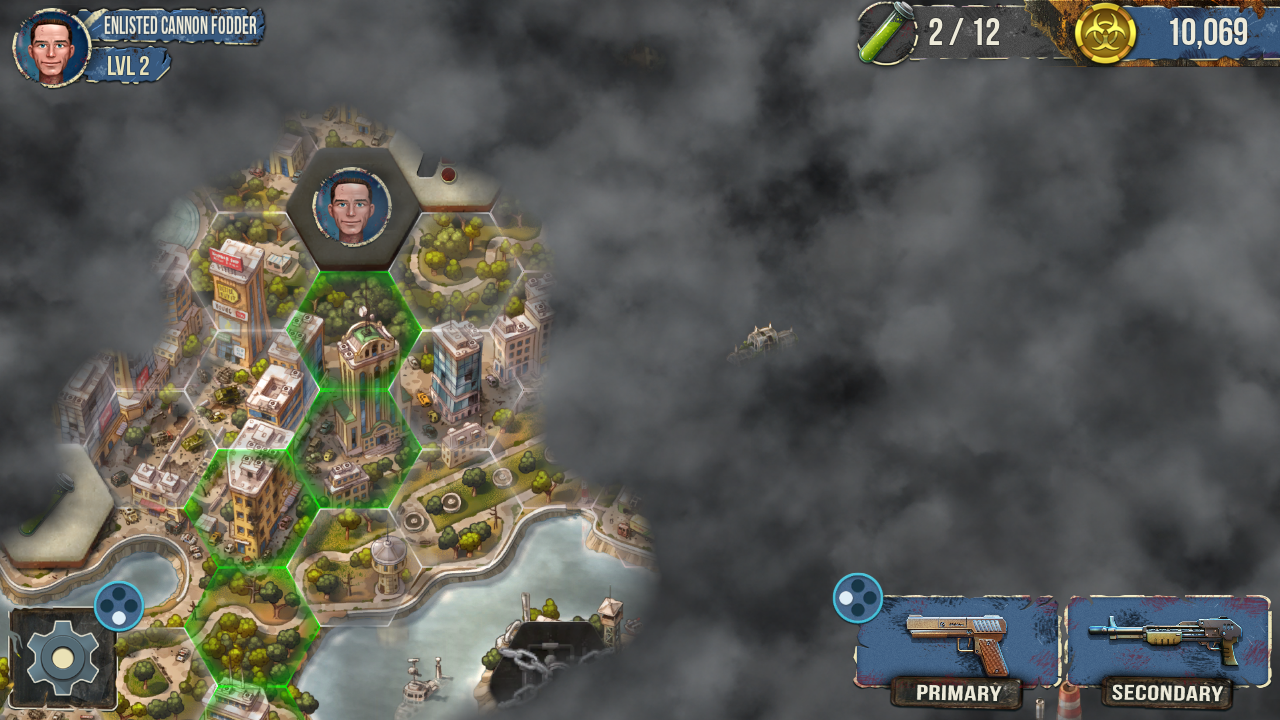Click the gold biohazard coin icon
This screenshot has height=720, width=1280.
coord(1105,33)
